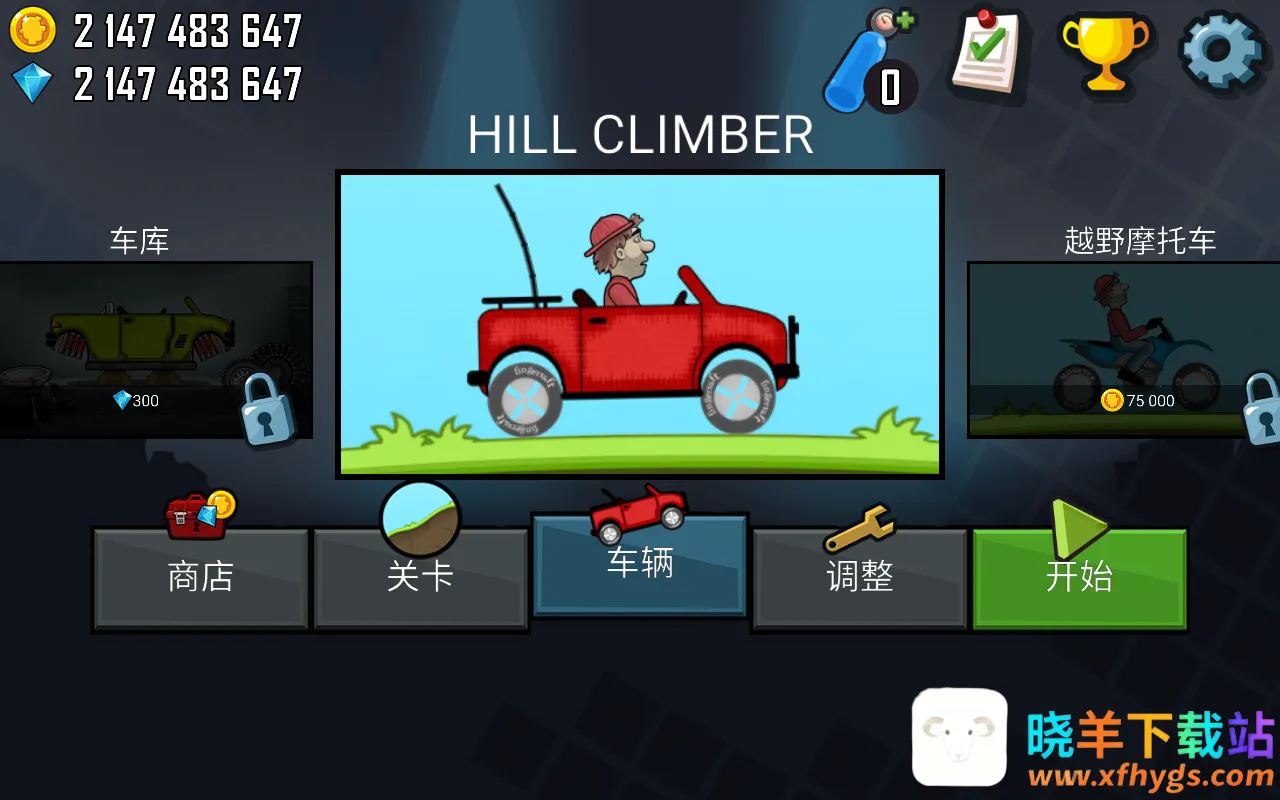Switch to the 关卡 stage selection
This screenshot has height=800, width=1280.
pyautogui.click(x=420, y=578)
